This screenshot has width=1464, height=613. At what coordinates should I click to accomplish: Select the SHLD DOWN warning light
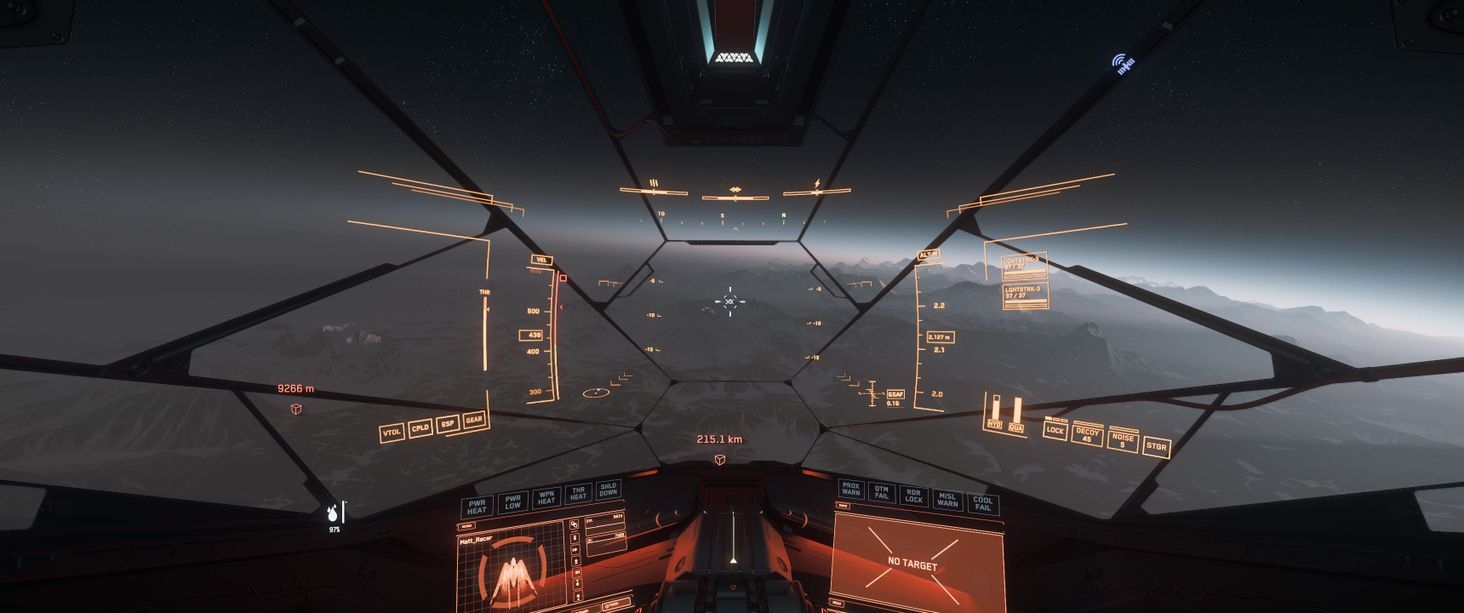coord(608,489)
